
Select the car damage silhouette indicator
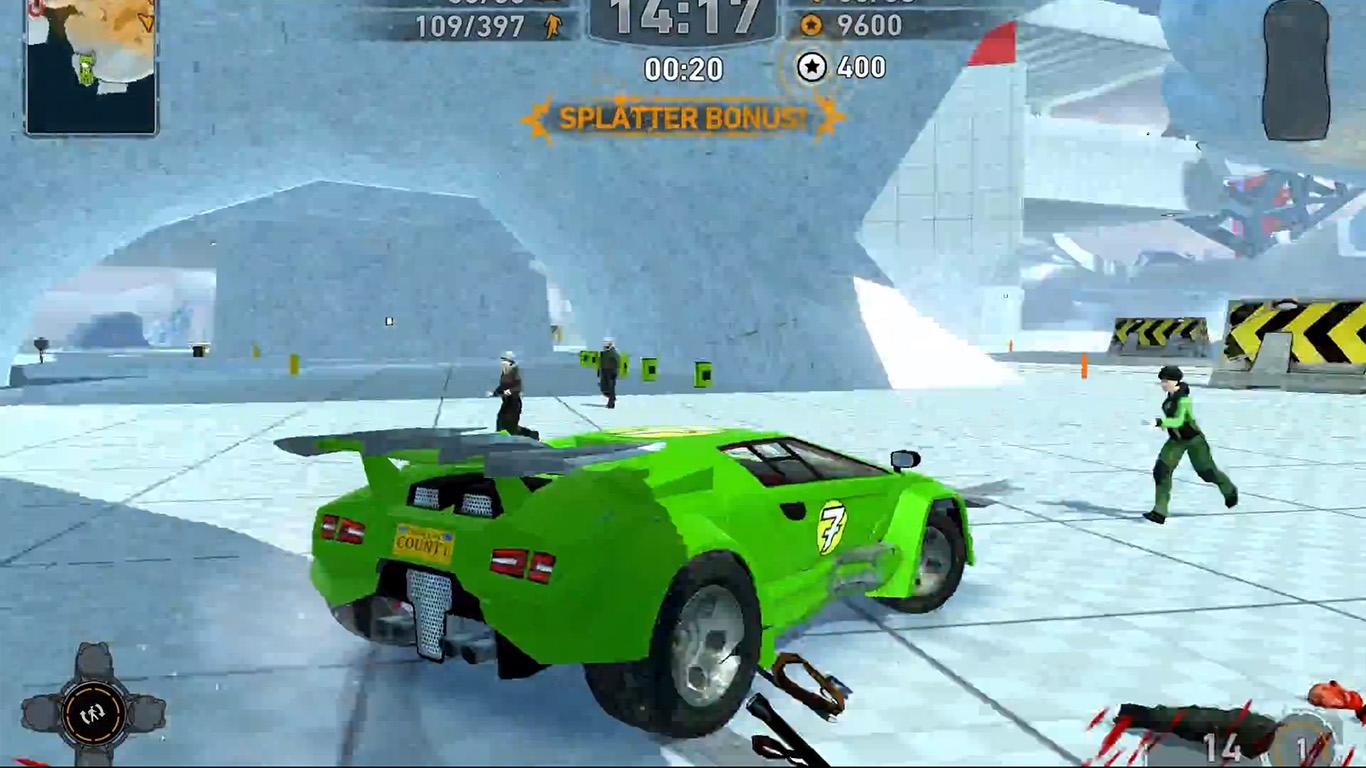(x=1296, y=69)
